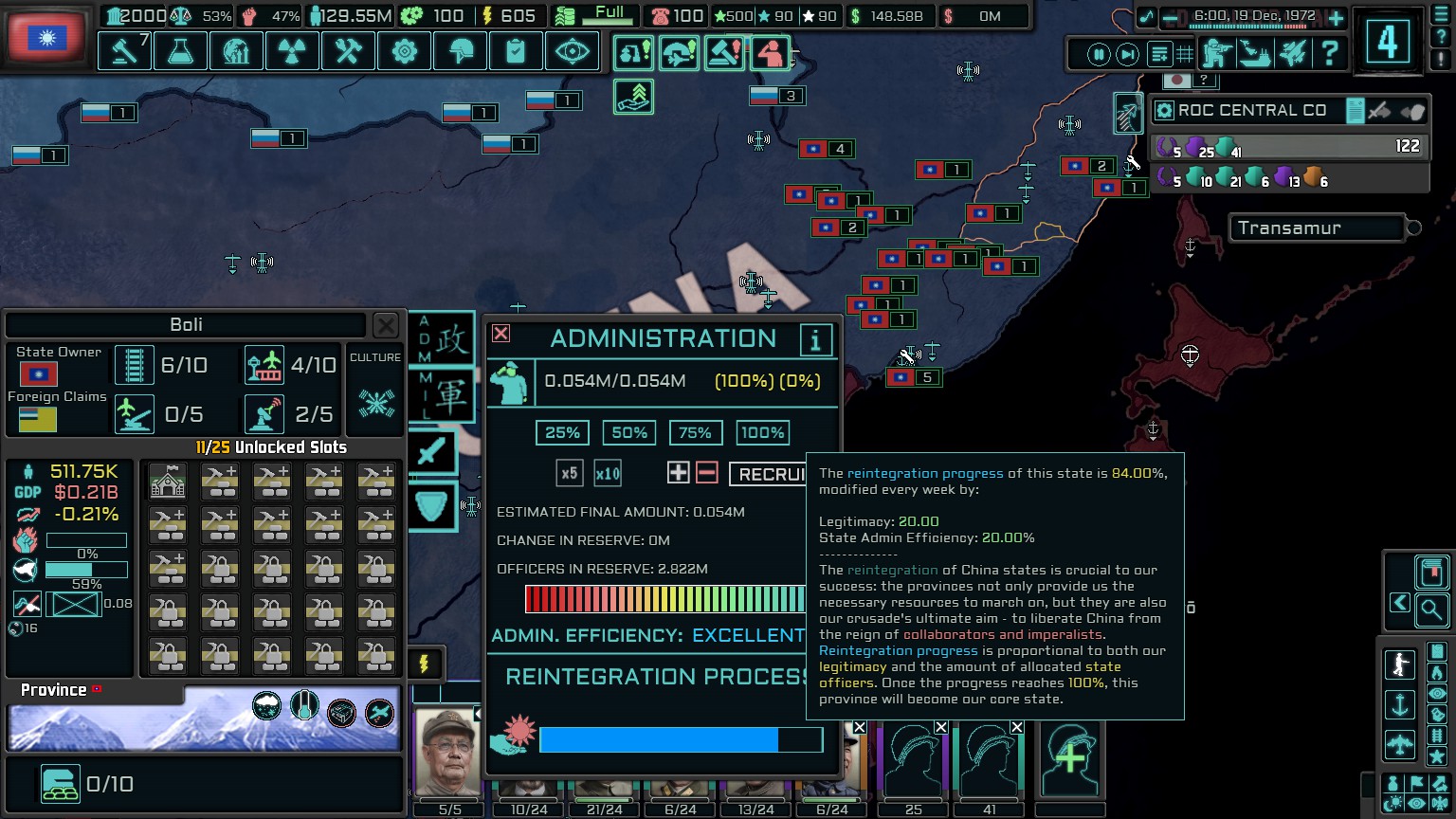Open the navy overview with the ship icon
This screenshot has width=1456, height=819.
pyautogui.click(x=1254, y=54)
